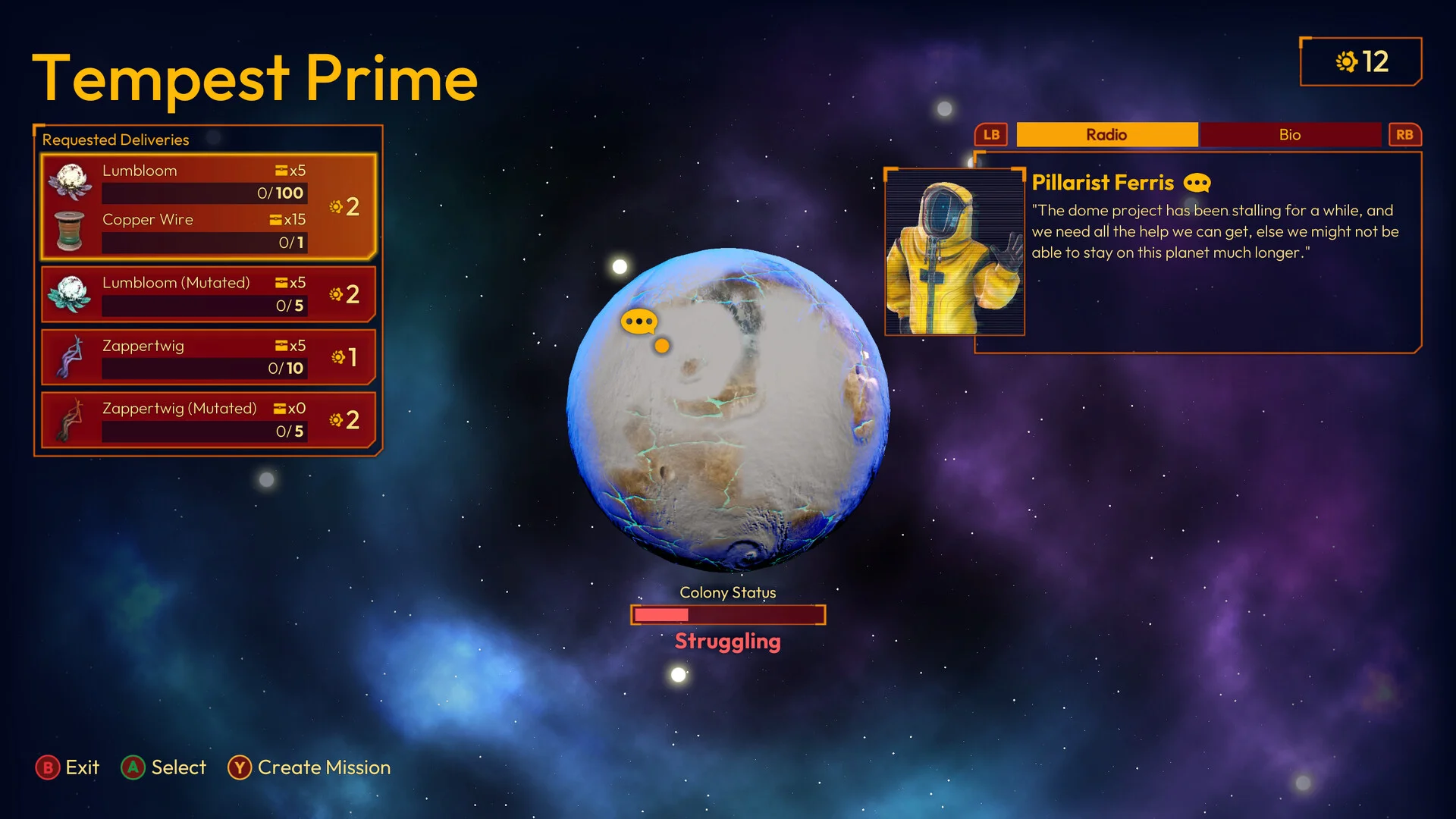Select the Lumbloom and Copper Wire delivery
1456x819 pixels.
(x=209, y=206)
